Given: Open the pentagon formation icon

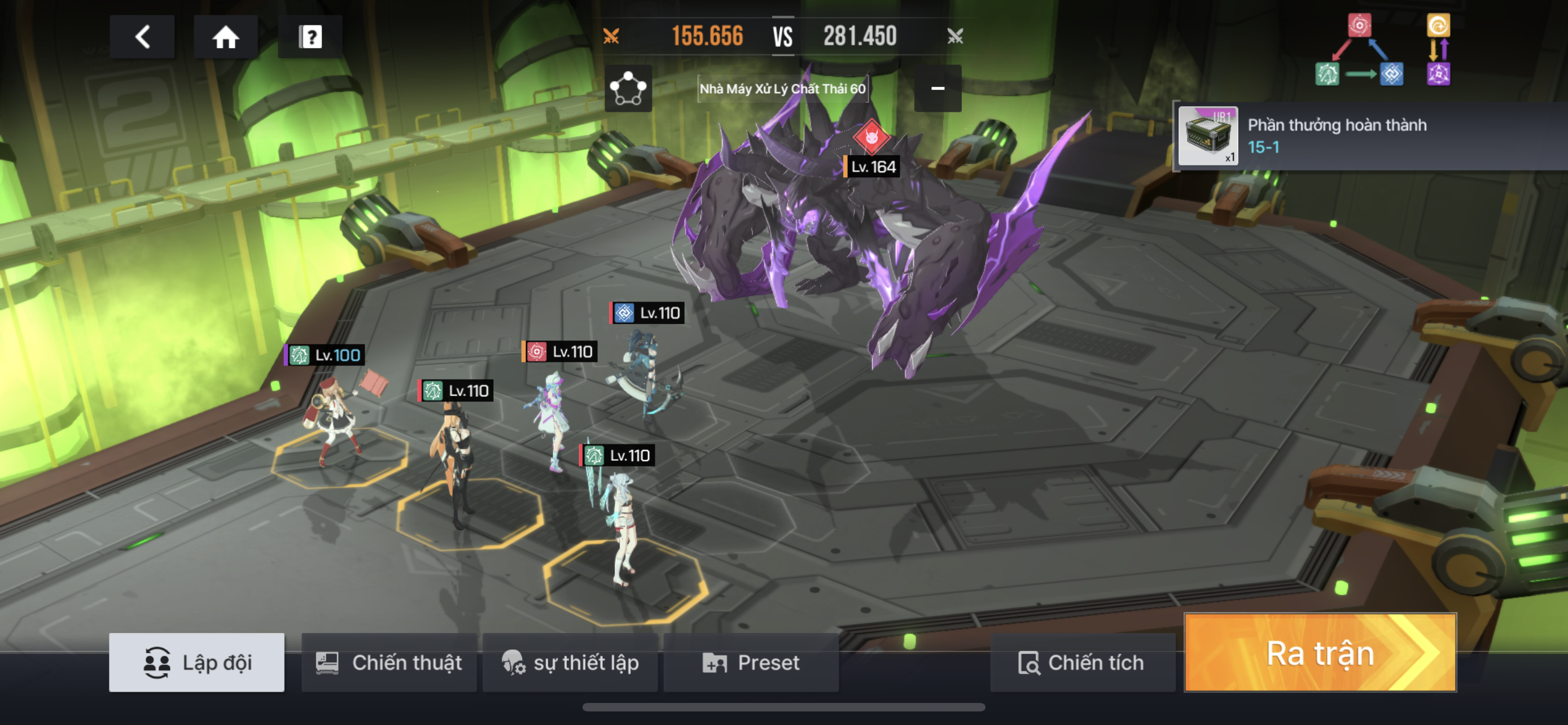Looking at the screenshot, I should pos(628,89).
